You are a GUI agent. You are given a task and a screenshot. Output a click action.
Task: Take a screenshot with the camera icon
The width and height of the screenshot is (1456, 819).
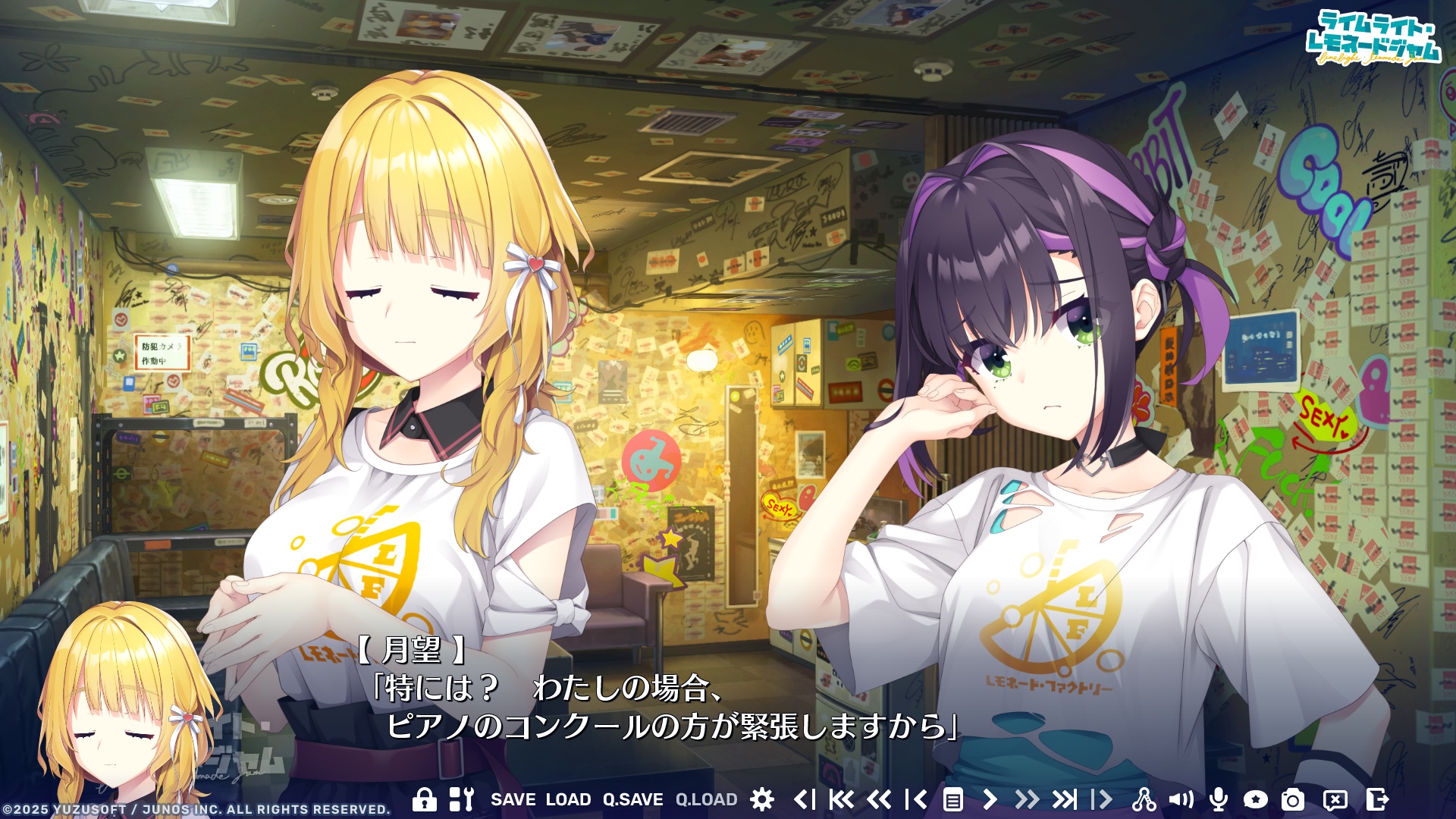tap(1294, 798)
